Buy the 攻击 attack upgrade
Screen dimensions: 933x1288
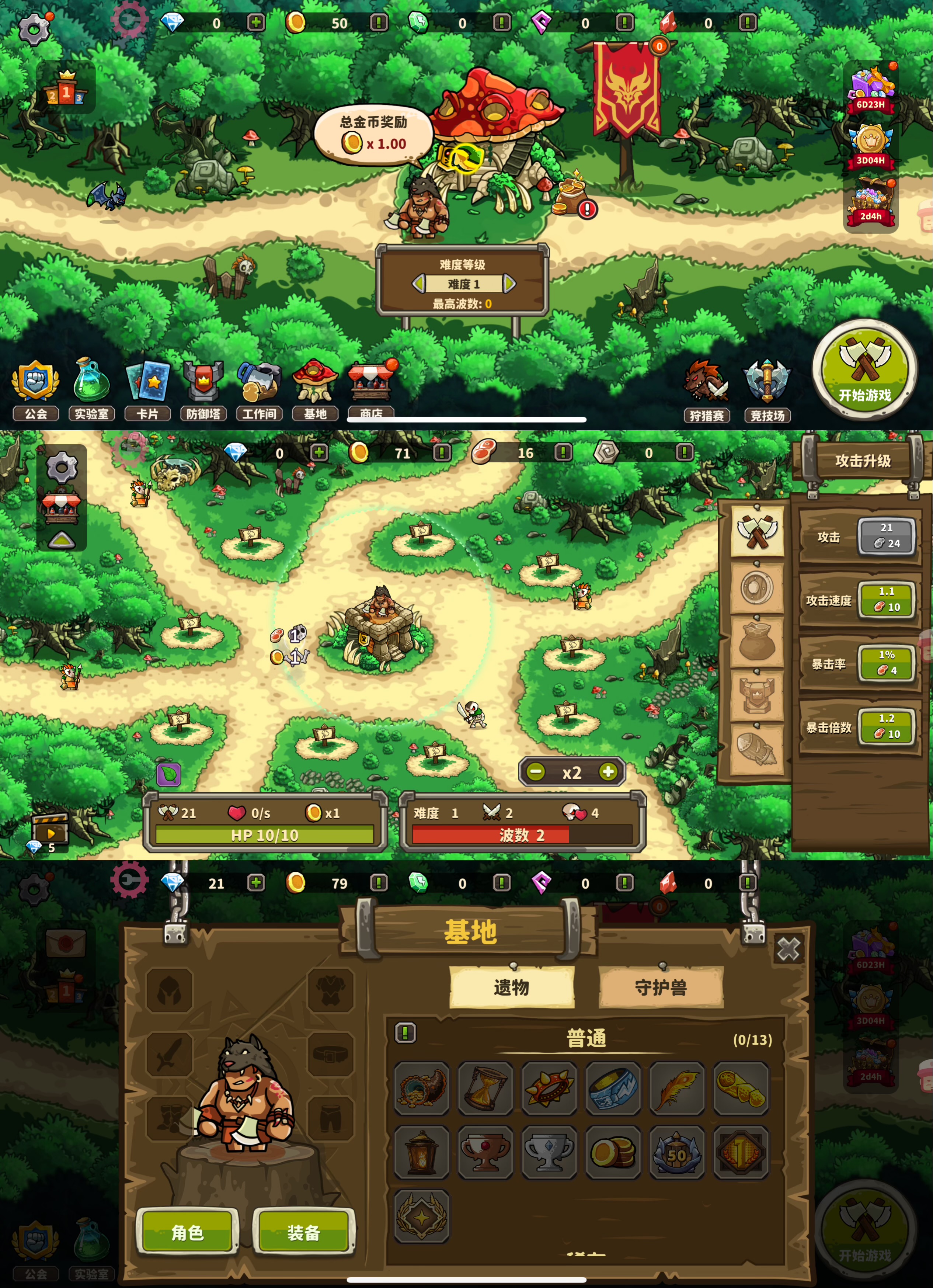tap(887, 536)
